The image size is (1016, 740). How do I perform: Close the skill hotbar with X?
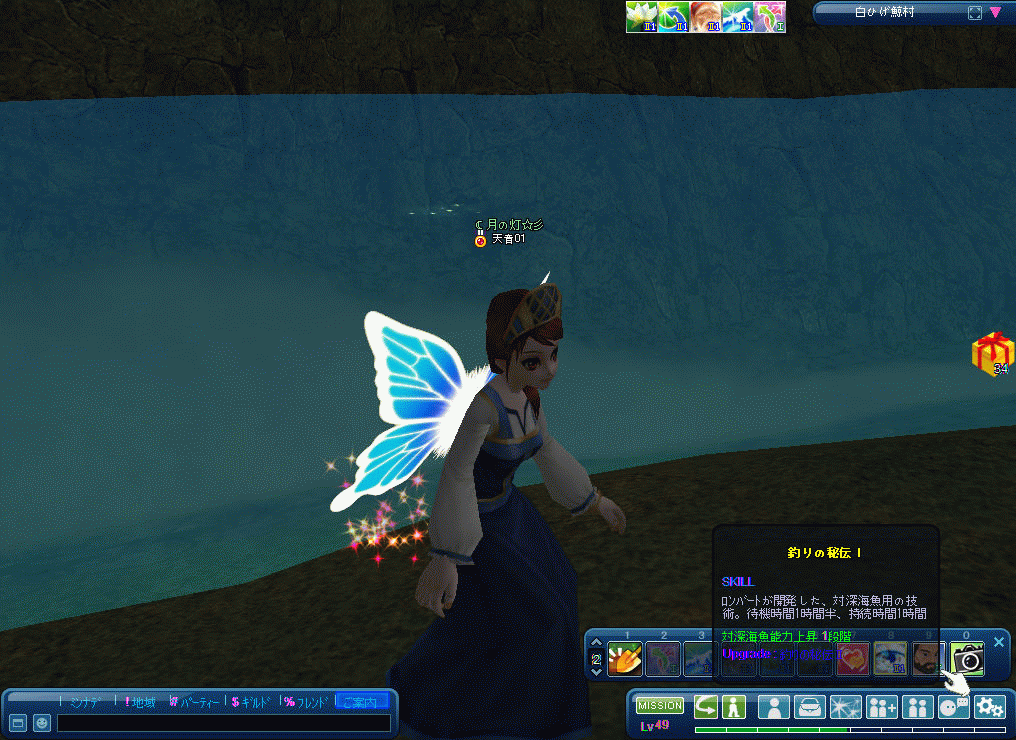point(998,642)
